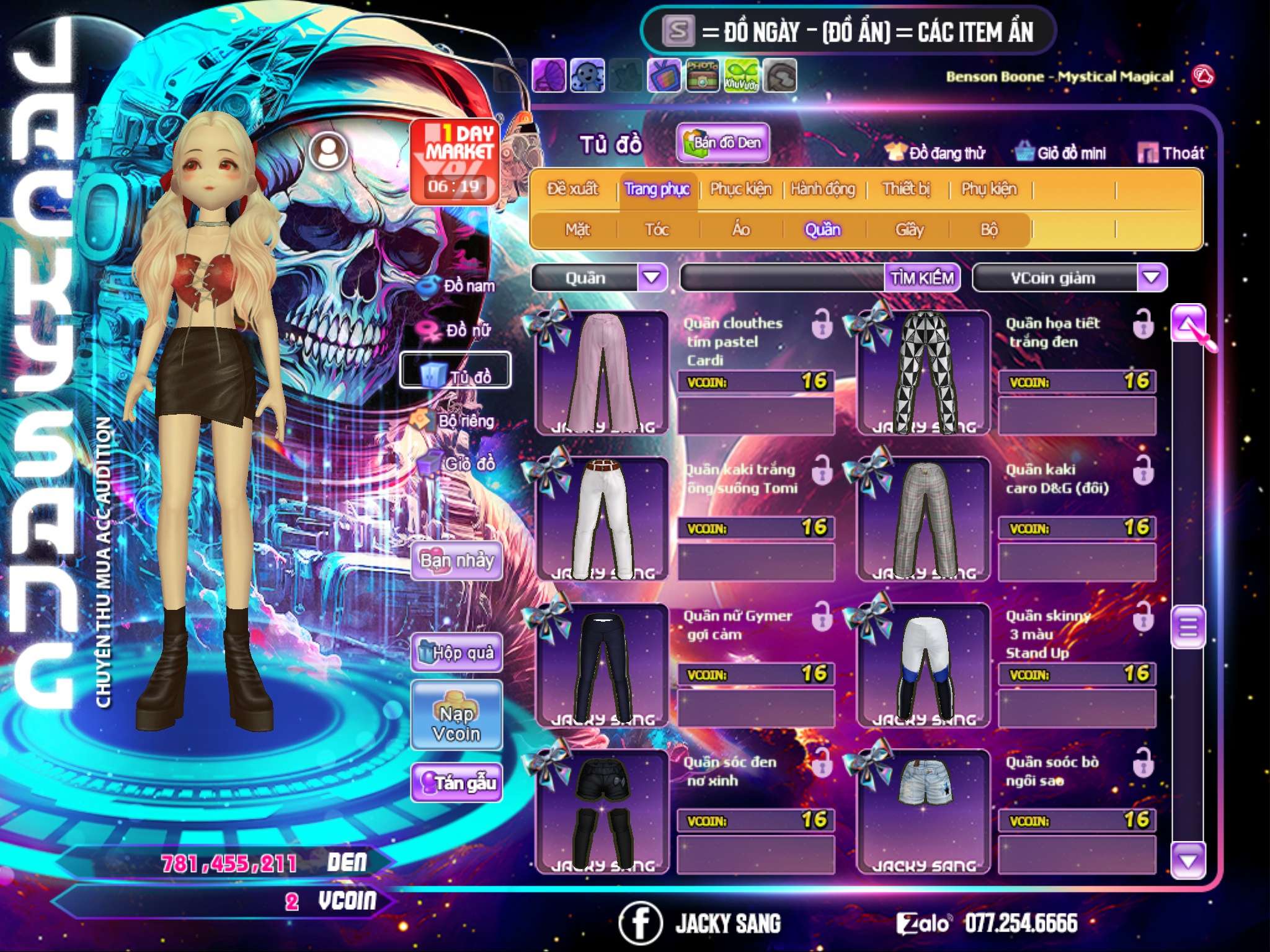1270x952 pixels.
Task: Open the VCoin giảm sort dropdown
Action: point(1151,278)
